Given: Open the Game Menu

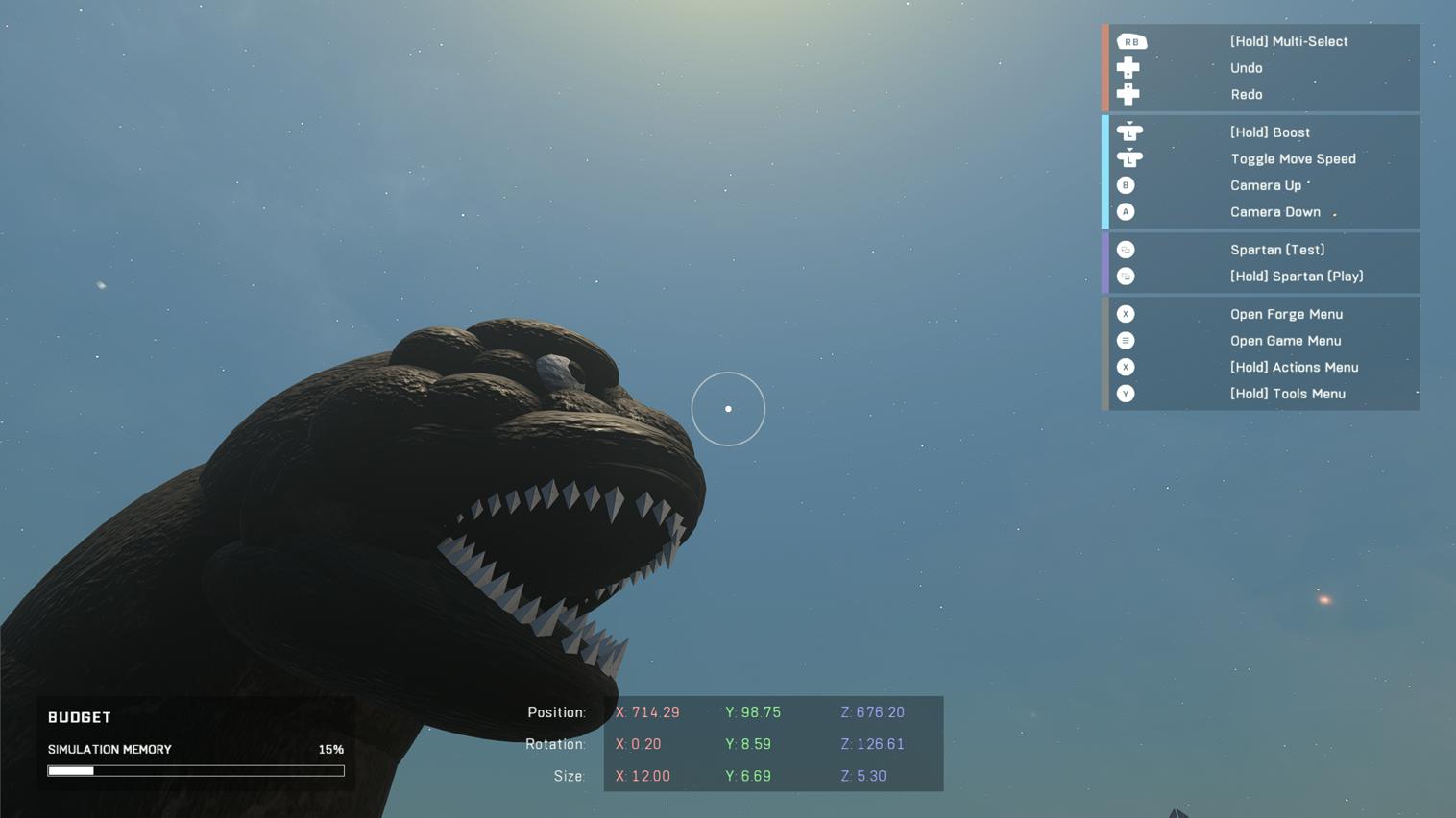Looking at the screenshot, I should pos(1285,340).
